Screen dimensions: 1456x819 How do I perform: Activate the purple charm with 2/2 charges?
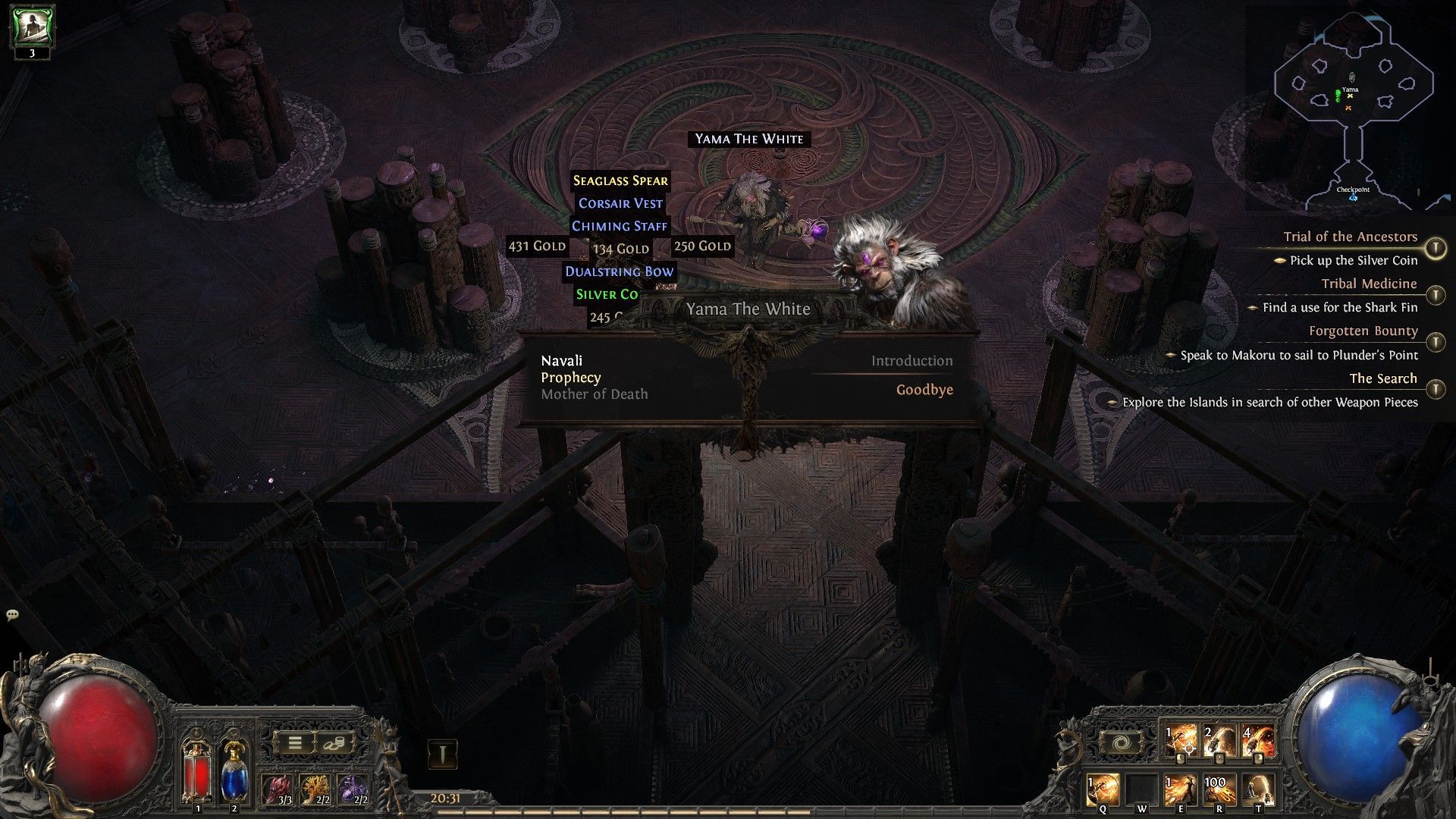[x=353, y=789]
